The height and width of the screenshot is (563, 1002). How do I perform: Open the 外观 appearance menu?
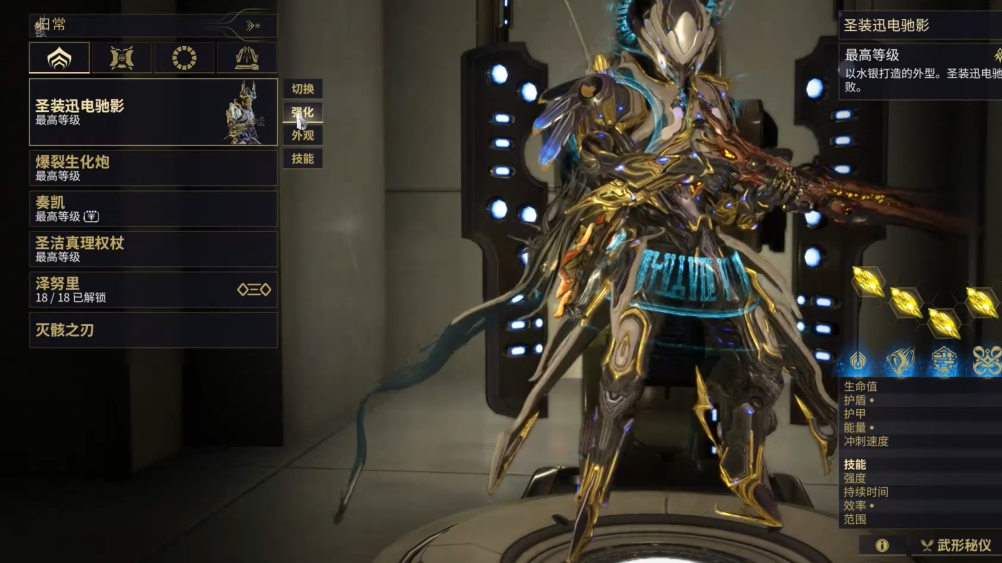[x=302, y=135]
